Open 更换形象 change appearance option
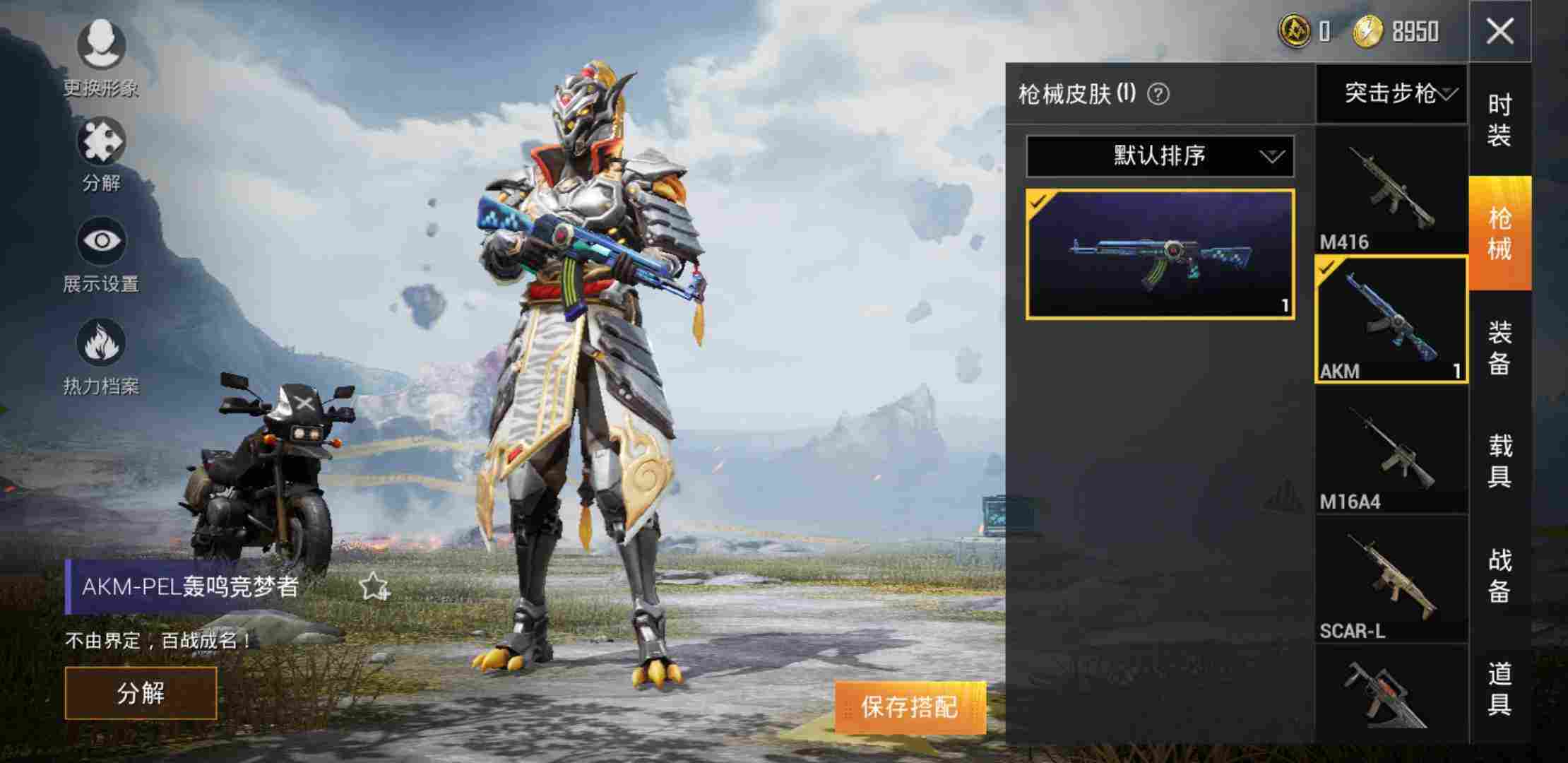This screenshot has height=763, width=1568. point(101,46)
